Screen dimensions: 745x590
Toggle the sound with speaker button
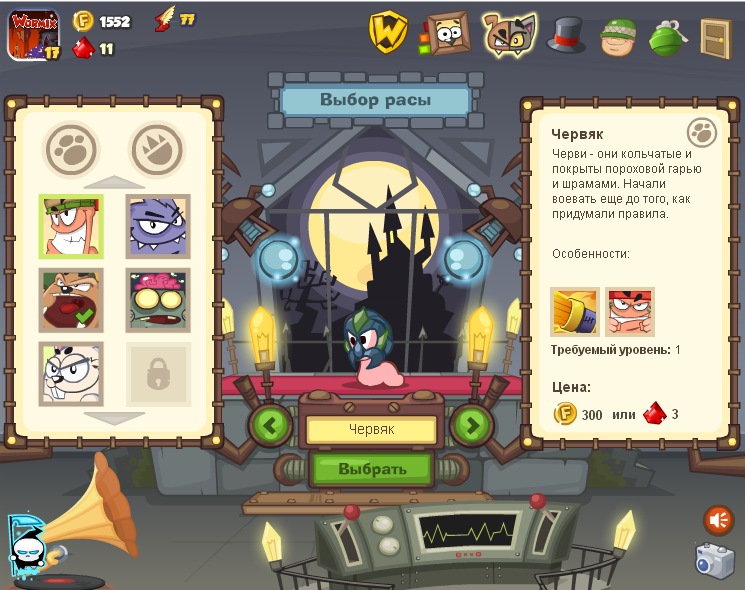point(718,519)
